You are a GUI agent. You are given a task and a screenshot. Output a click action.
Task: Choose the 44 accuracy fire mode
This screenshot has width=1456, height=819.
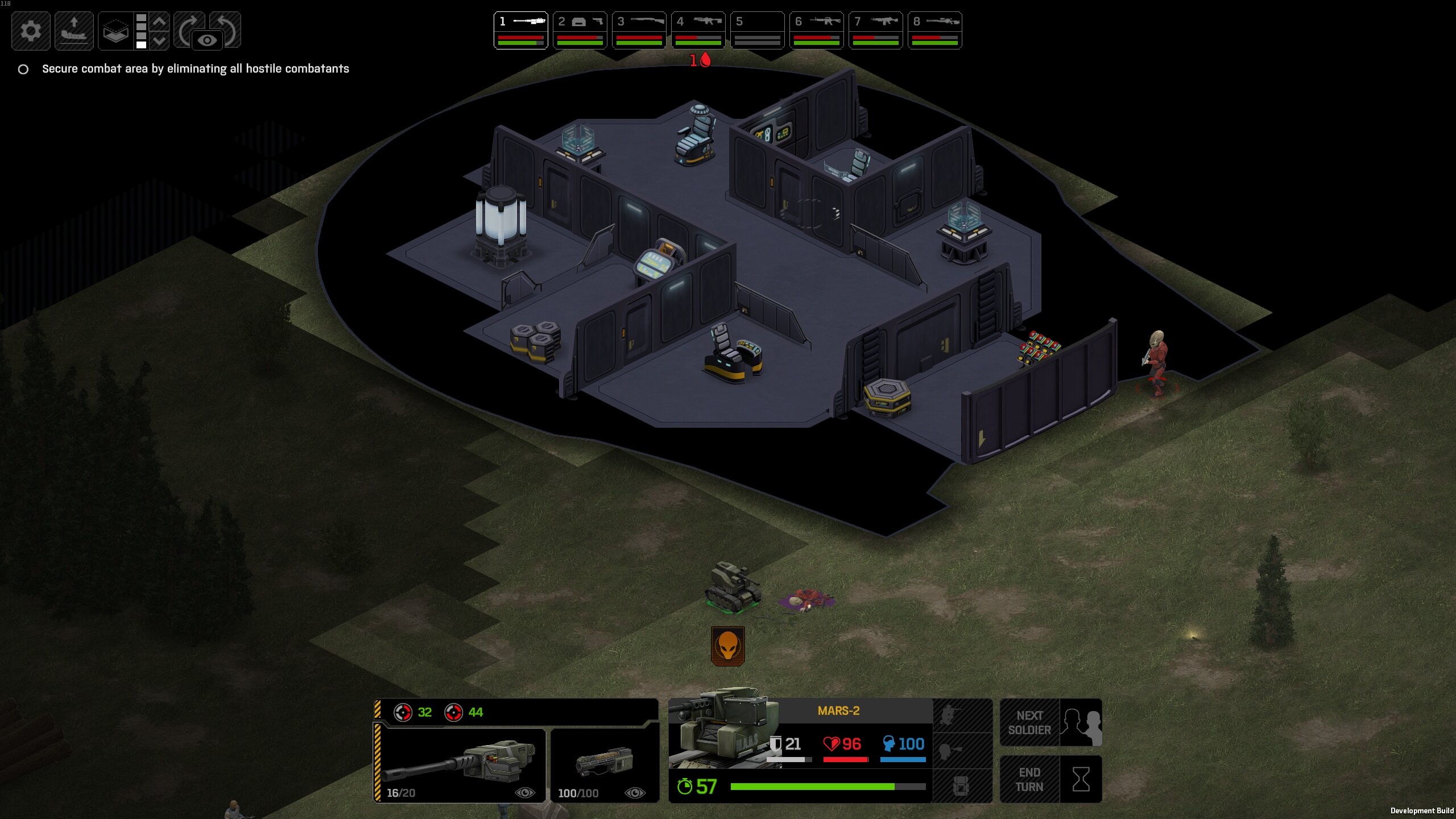[464, 712]
